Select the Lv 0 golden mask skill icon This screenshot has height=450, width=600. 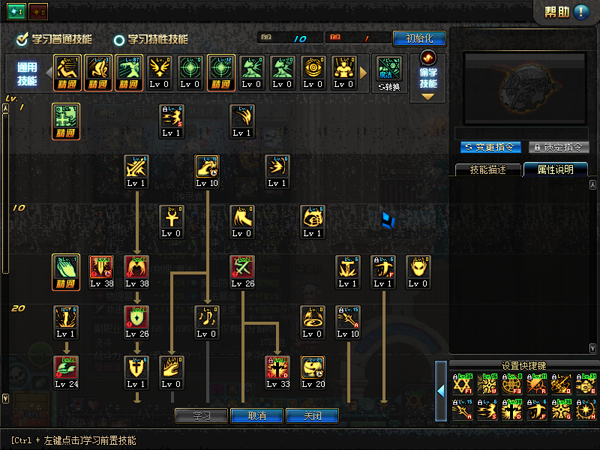pyautogui.click(x=418, y=267)
